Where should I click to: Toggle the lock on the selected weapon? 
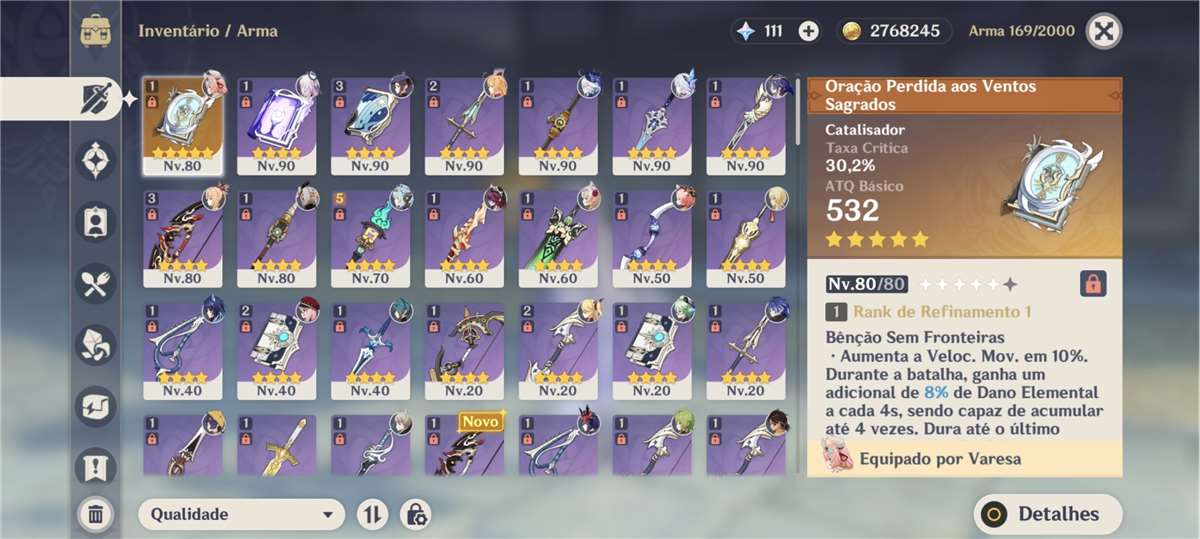pos(1093,284)
